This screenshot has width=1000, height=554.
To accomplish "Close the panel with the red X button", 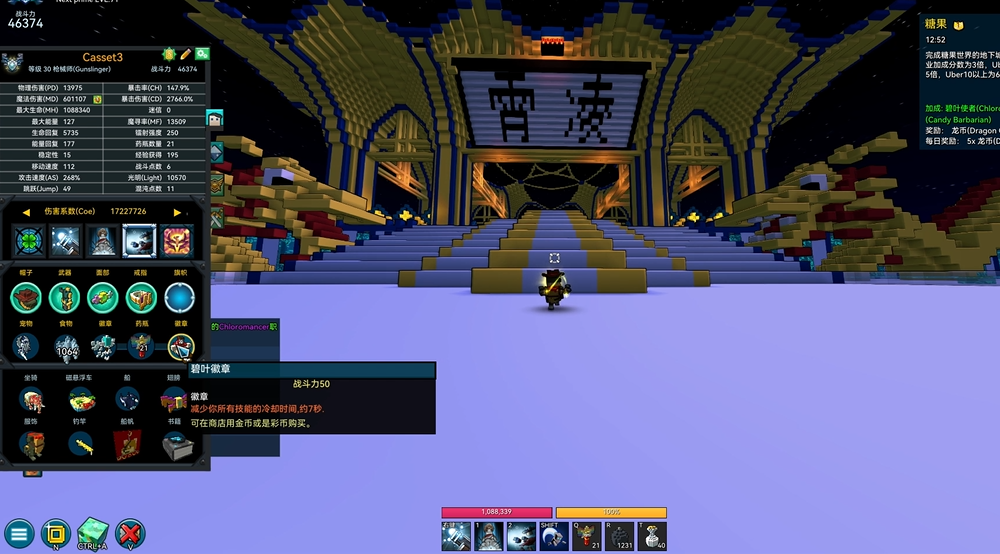I will (x=130, y=532).
